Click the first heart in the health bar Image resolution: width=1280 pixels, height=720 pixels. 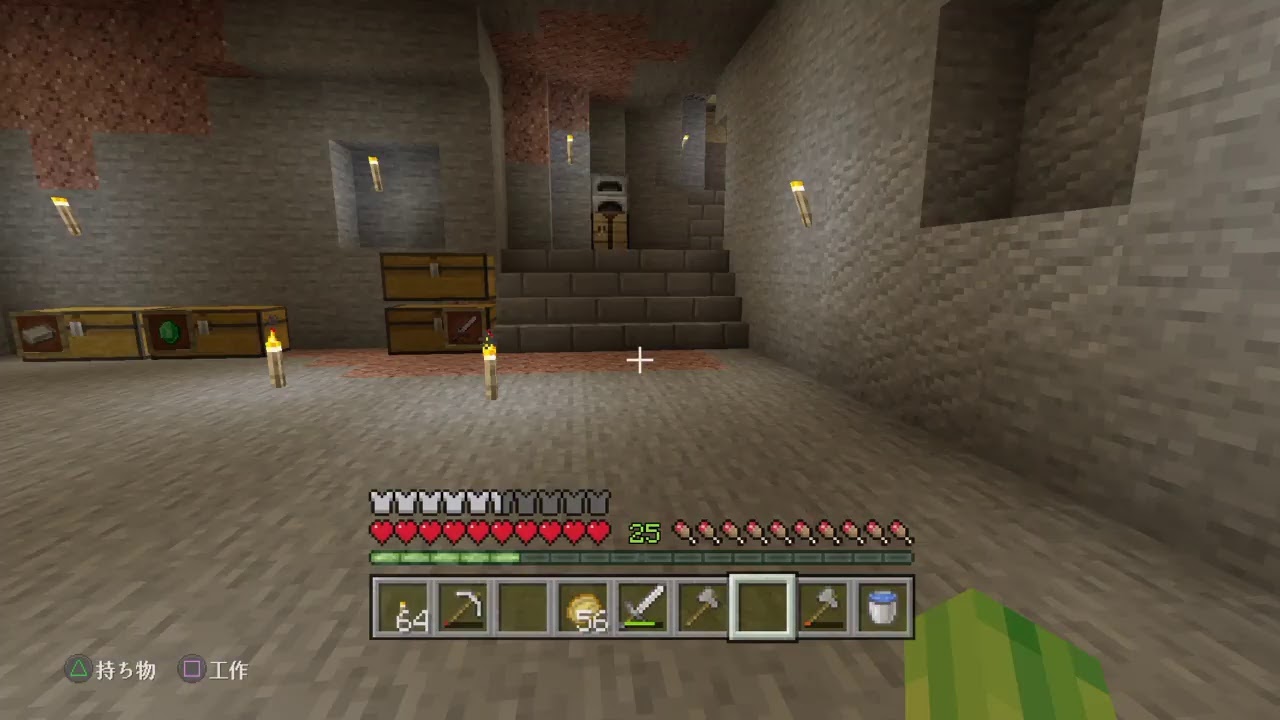(382, 533)
